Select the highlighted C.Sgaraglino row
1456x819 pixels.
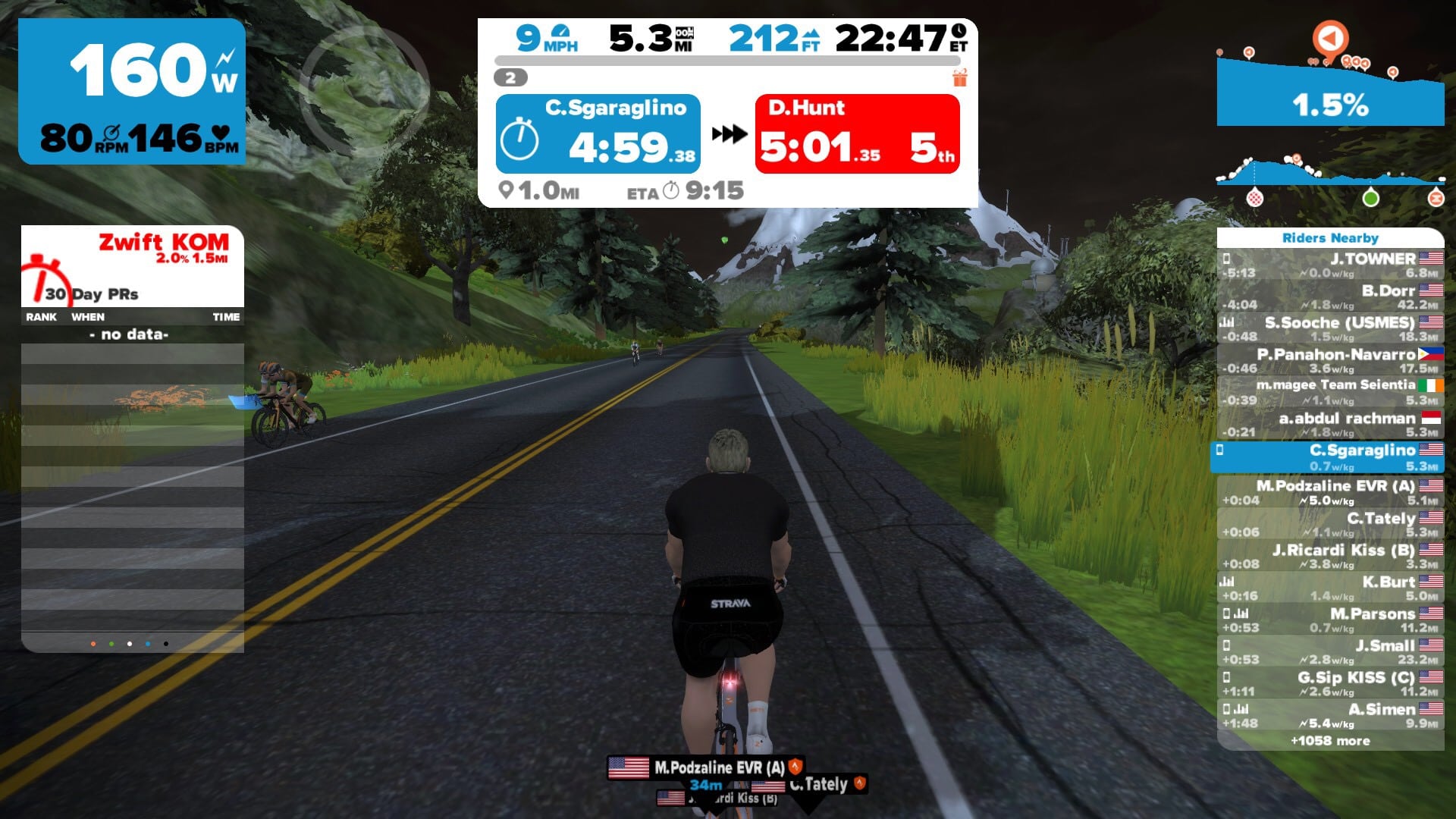1330,457
